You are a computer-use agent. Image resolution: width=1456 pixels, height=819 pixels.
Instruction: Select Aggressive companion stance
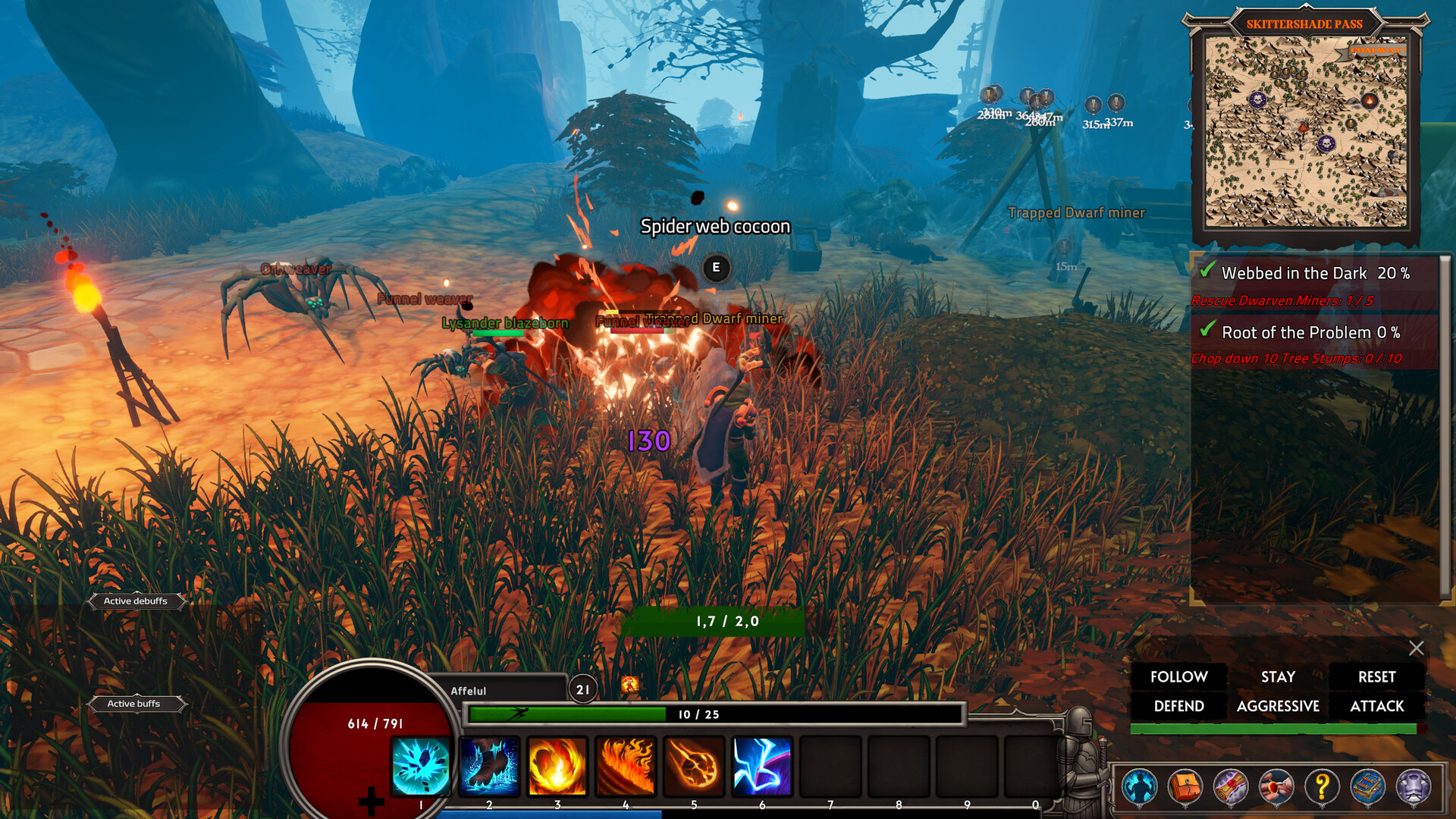click(1278, 706)
